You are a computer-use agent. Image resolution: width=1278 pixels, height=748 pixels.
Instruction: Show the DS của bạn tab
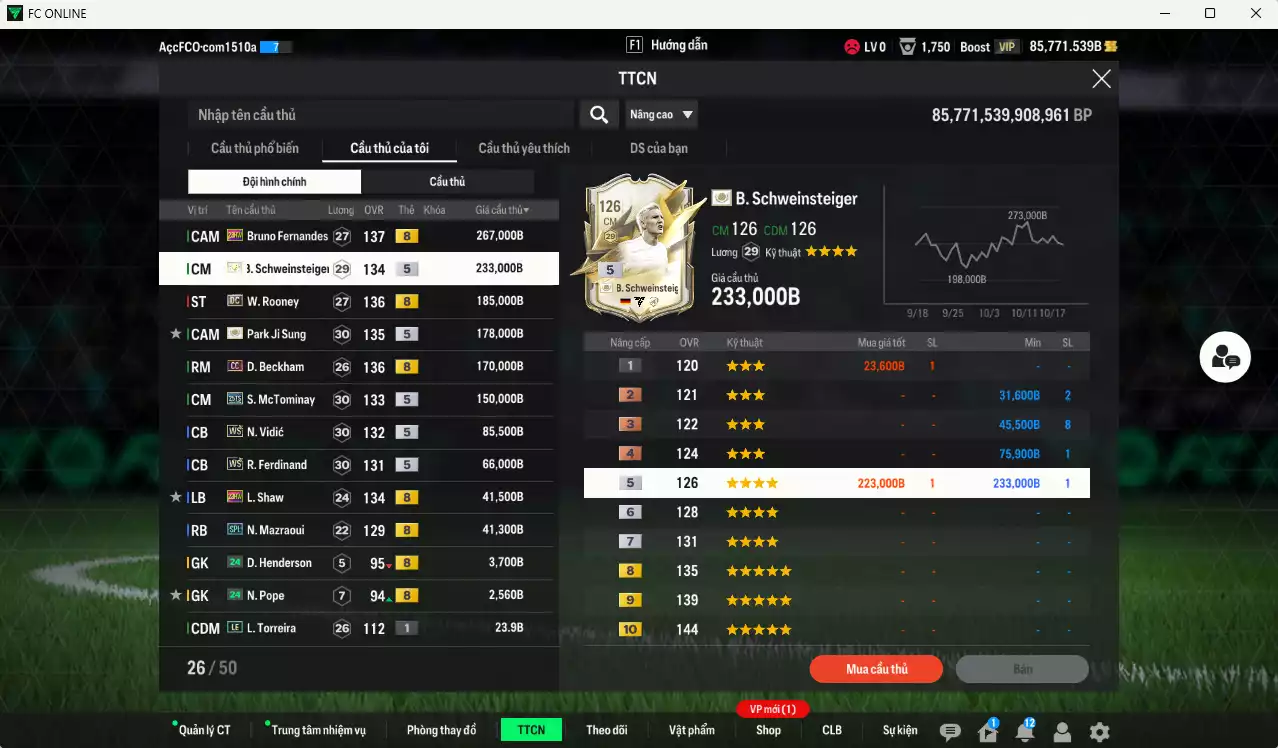(x=658, y=148)
